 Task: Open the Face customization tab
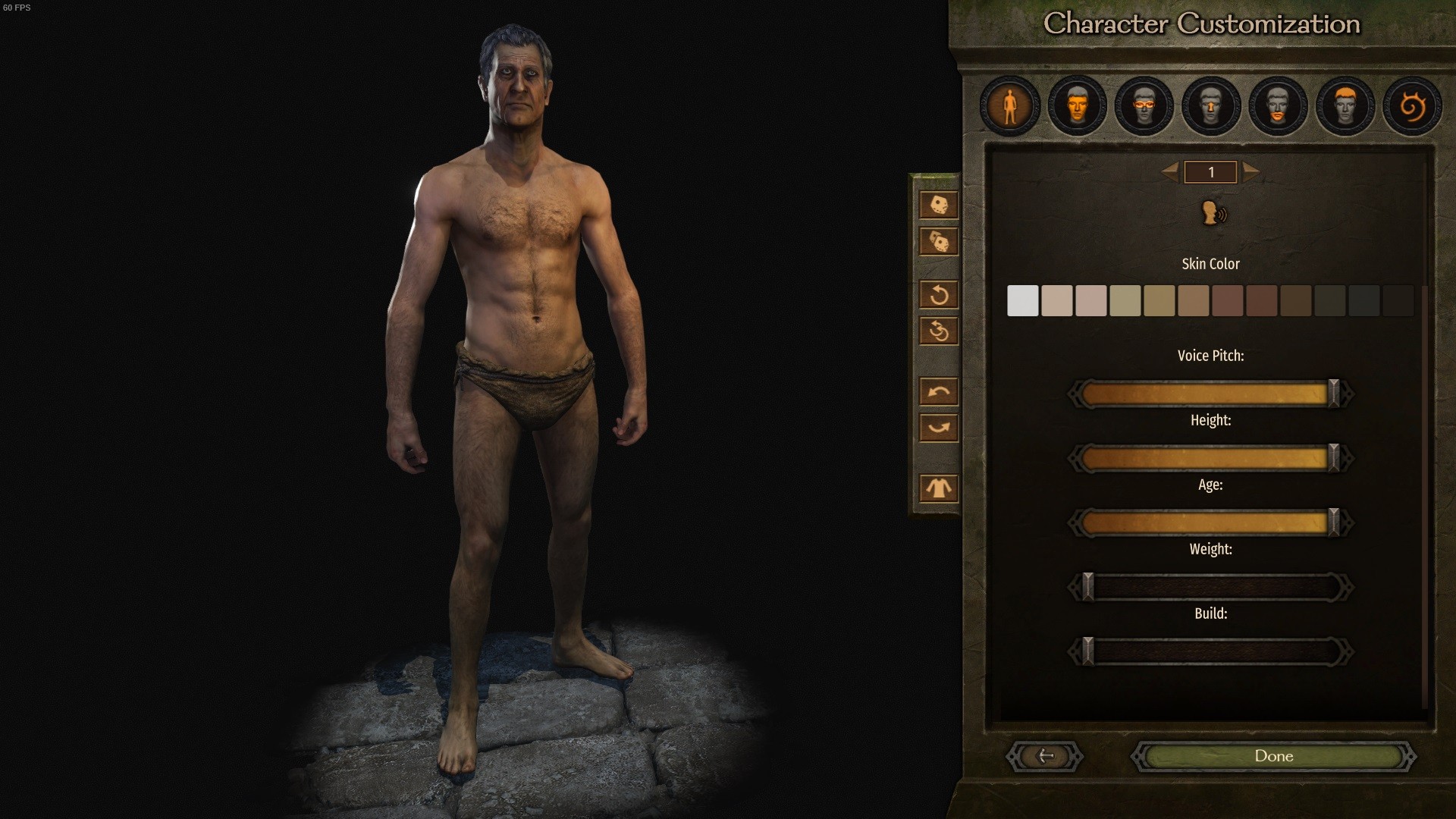[x=1076, y=106]
